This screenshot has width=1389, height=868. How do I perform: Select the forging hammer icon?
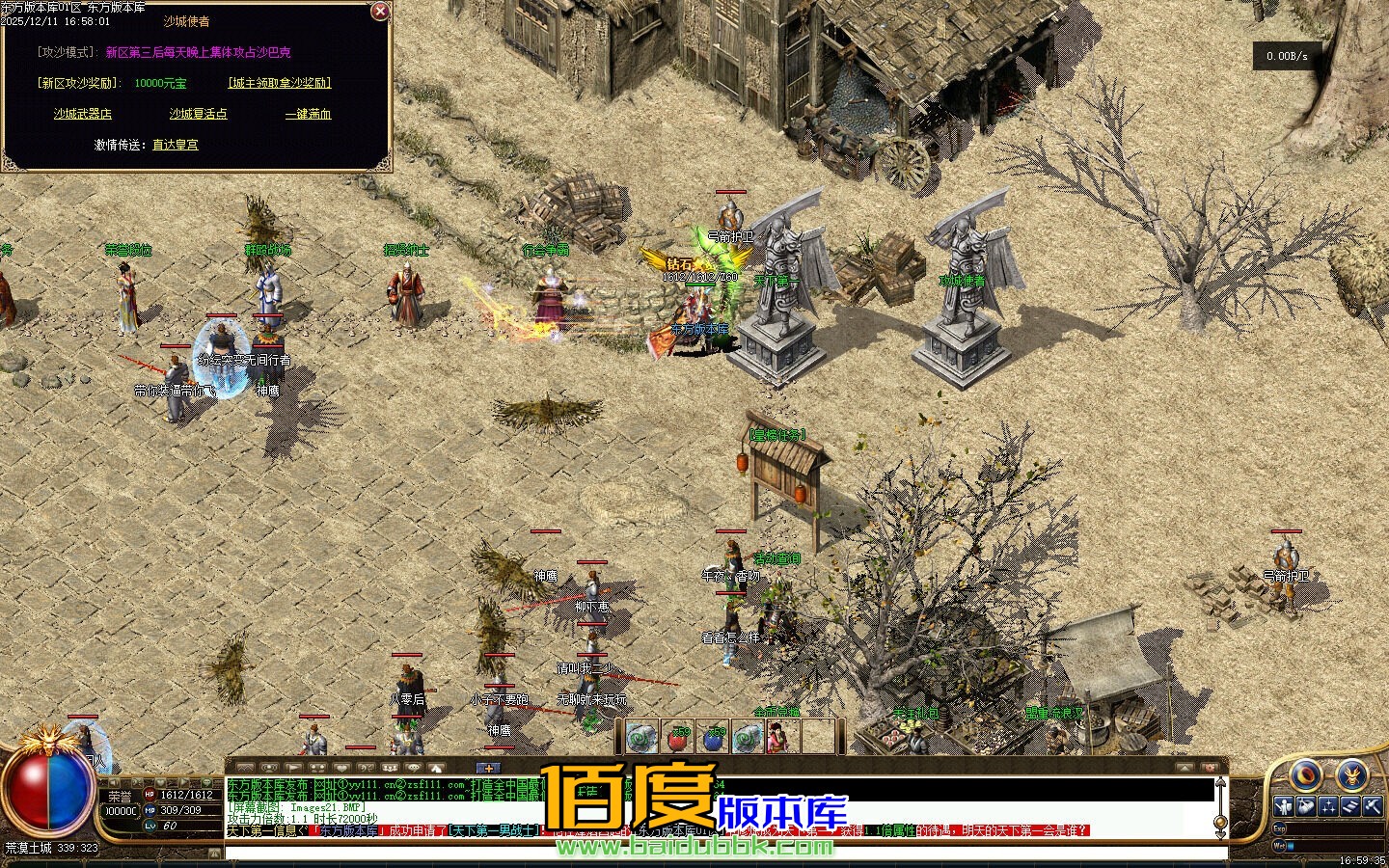[1373, 806]
